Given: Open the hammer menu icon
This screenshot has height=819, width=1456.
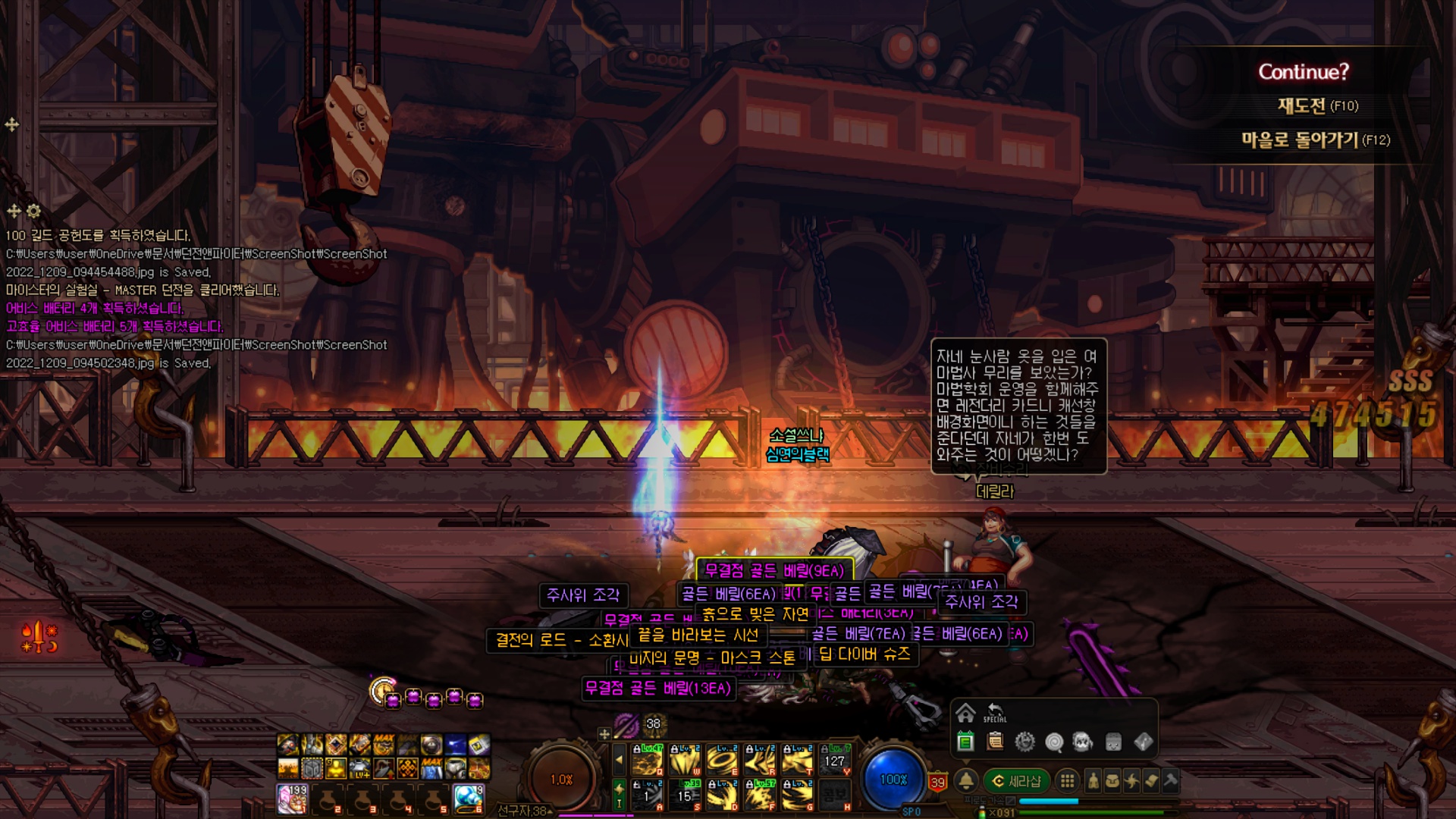Looking at the screenshot, I should click(x=1170, y=780).
